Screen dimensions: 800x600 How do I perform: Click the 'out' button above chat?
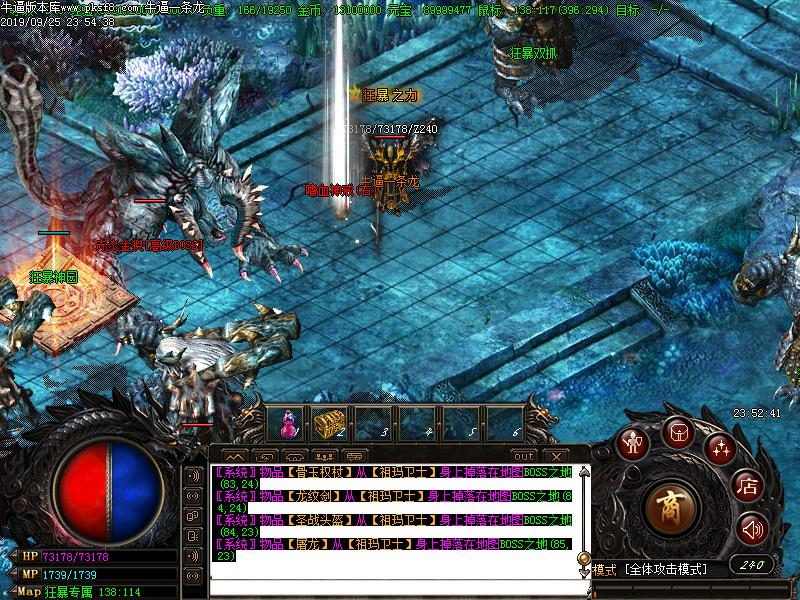[524, 456]
